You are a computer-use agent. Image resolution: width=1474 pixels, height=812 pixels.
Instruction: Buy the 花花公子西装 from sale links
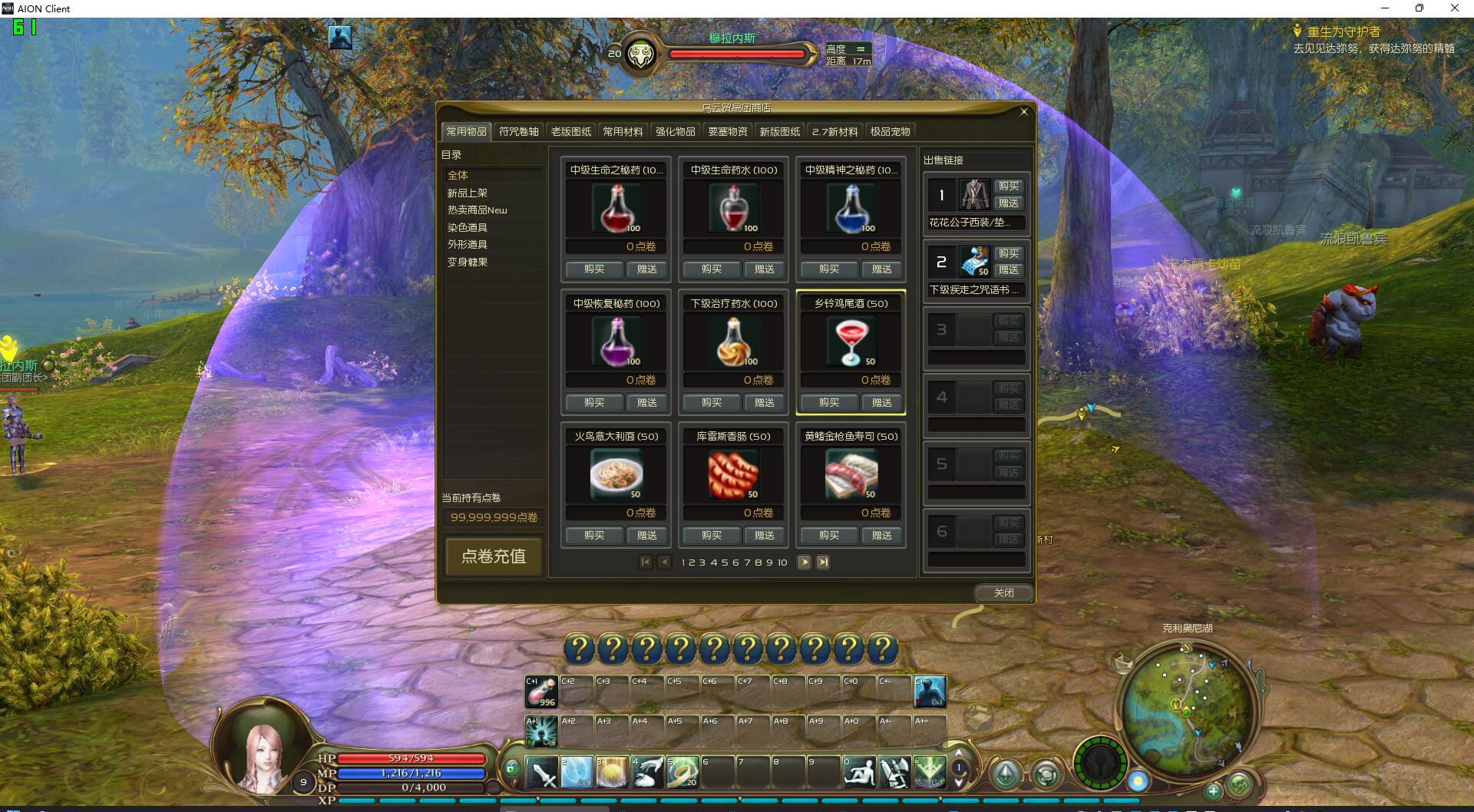point(1008,186)
